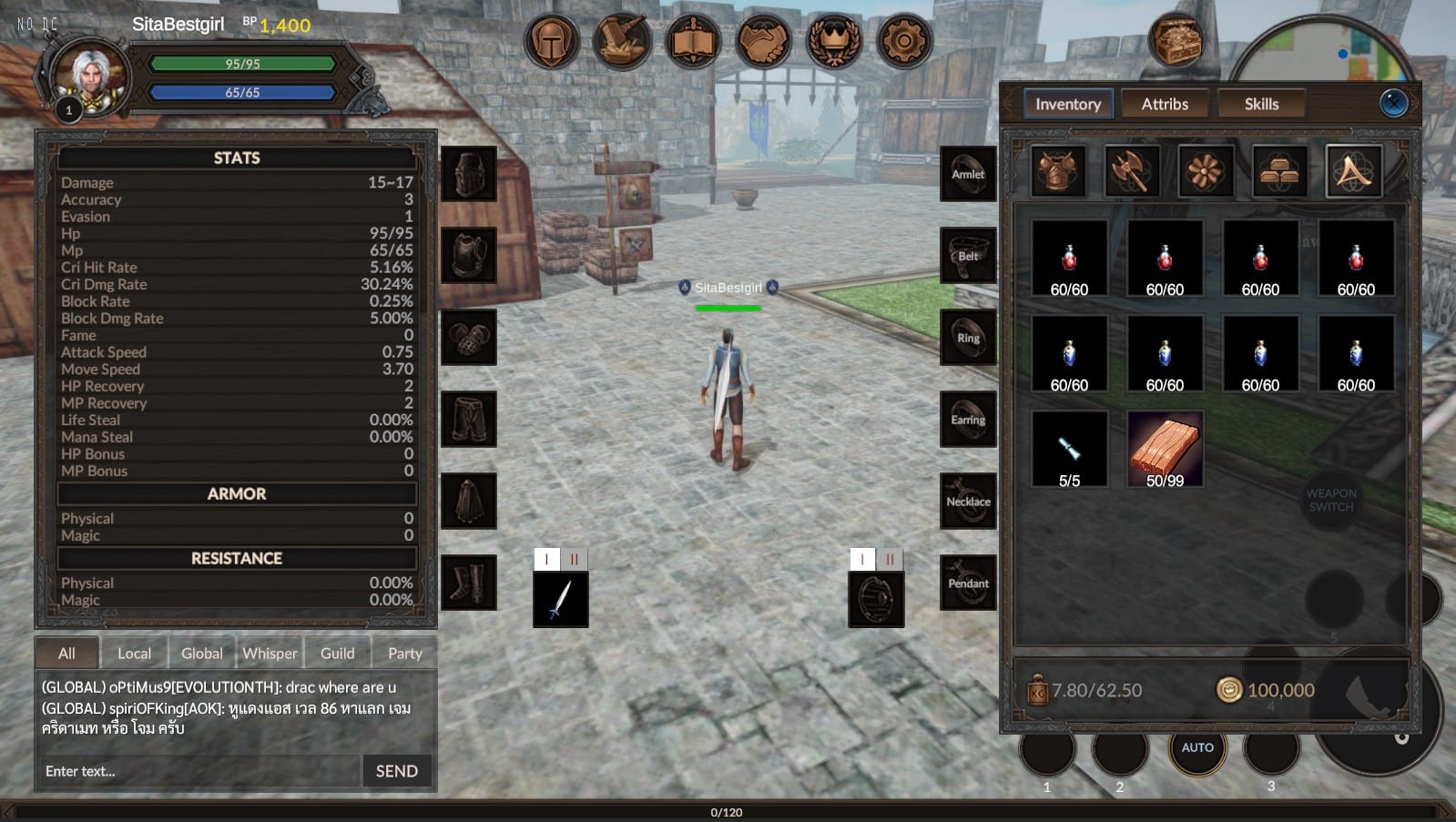
Task: Select the wood planks item stack
Action: point(1165,449)
